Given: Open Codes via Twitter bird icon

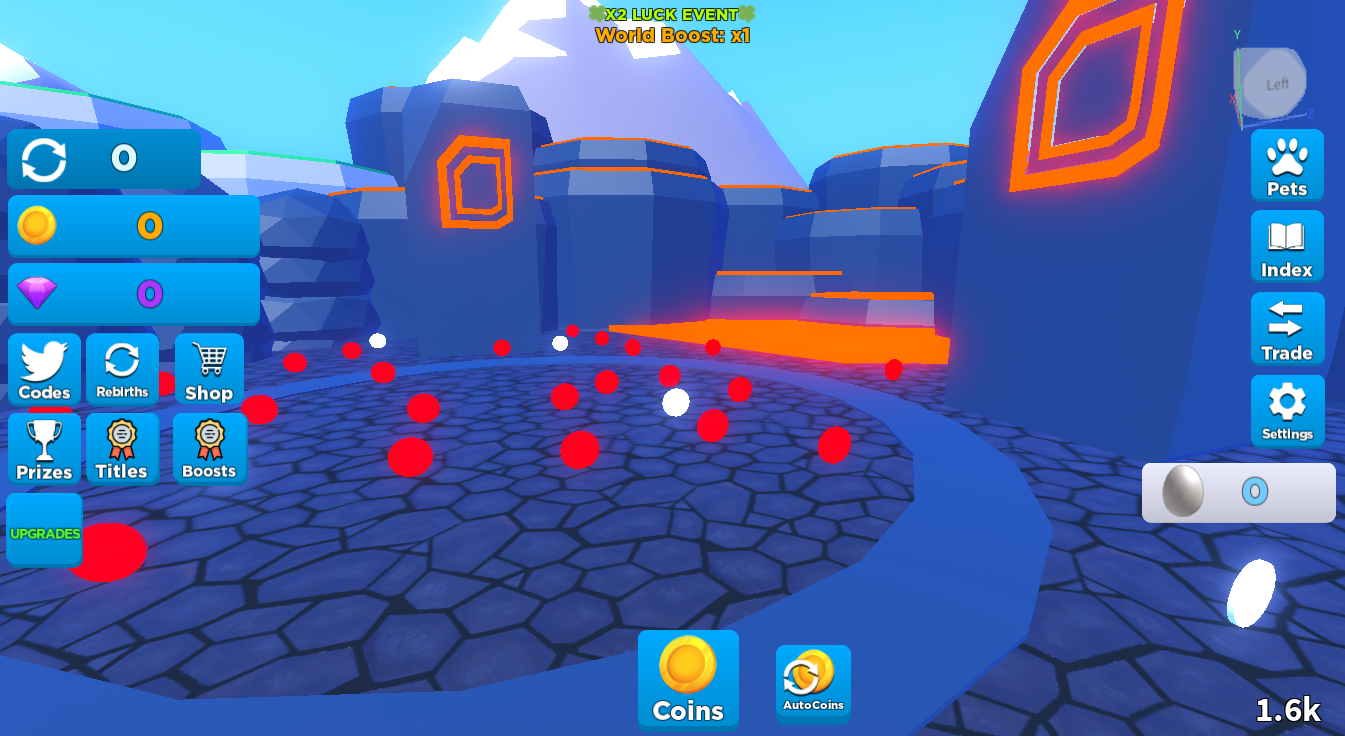Looking at the screenshot, I should click(44, 368).
